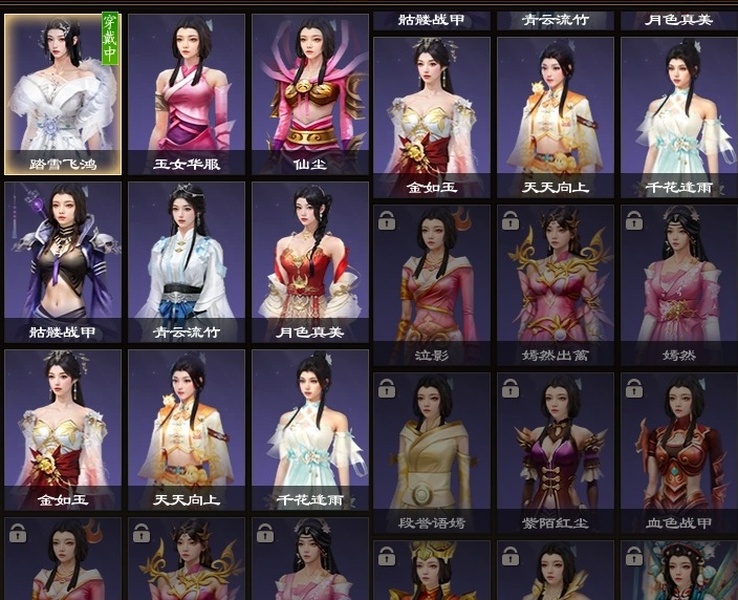Select the locked 泣影 costume card
The width and height of the screenshot is (738, 600).
pyautogui.click(x=431, y=284)
